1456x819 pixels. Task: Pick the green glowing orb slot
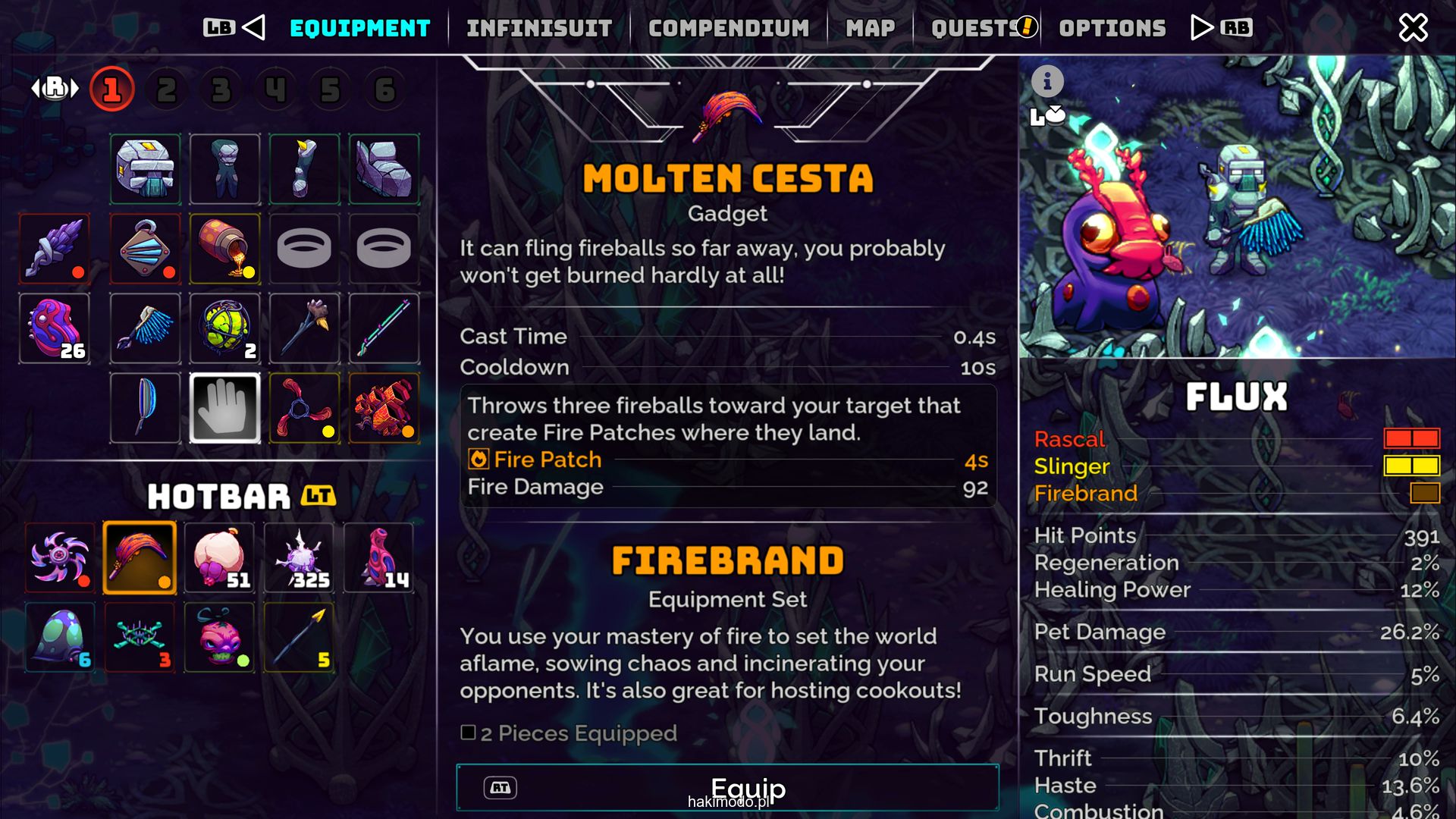pos(224,328)
